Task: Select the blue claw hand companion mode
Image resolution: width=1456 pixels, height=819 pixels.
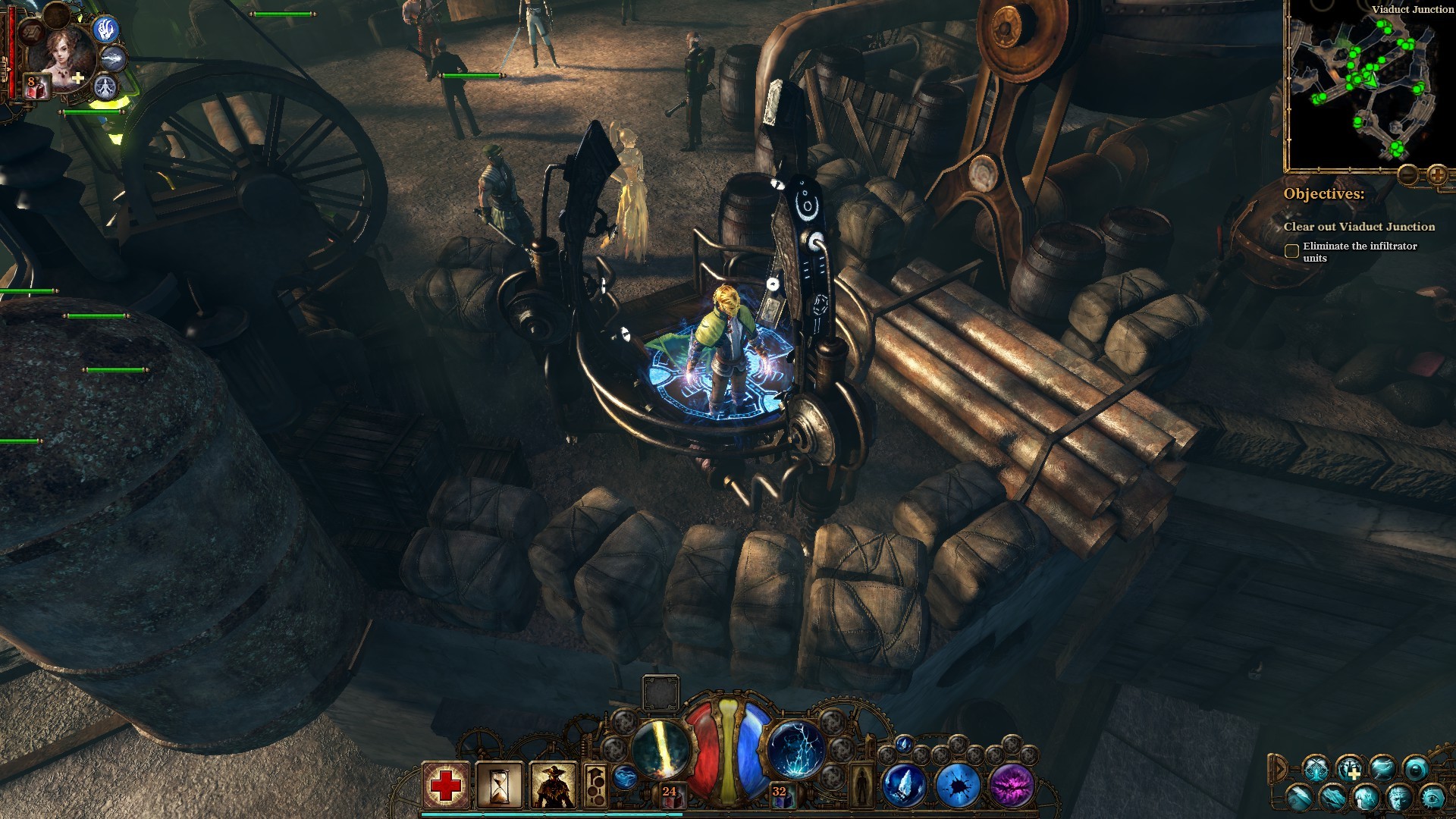Action: 105,29
